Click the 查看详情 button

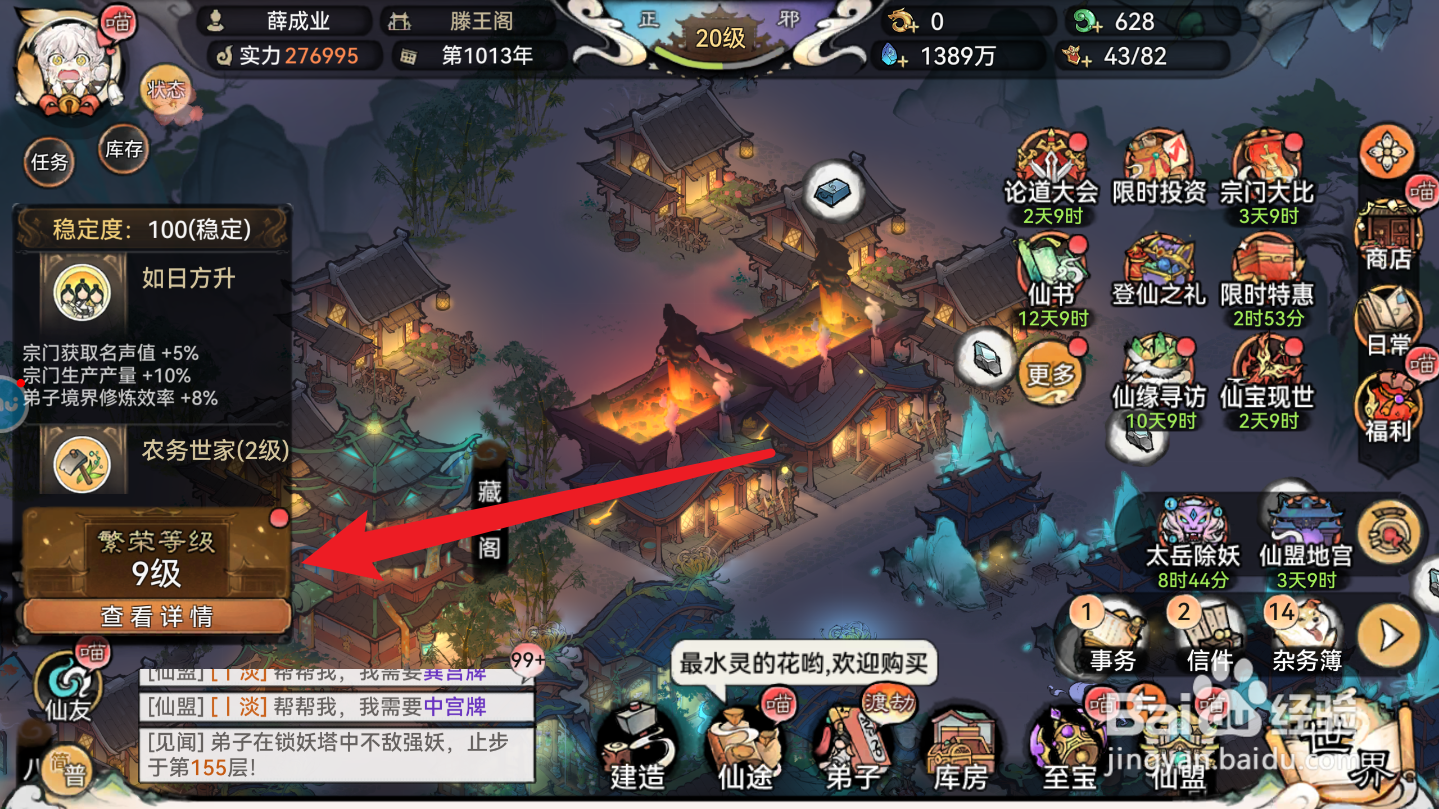point(156,617)
